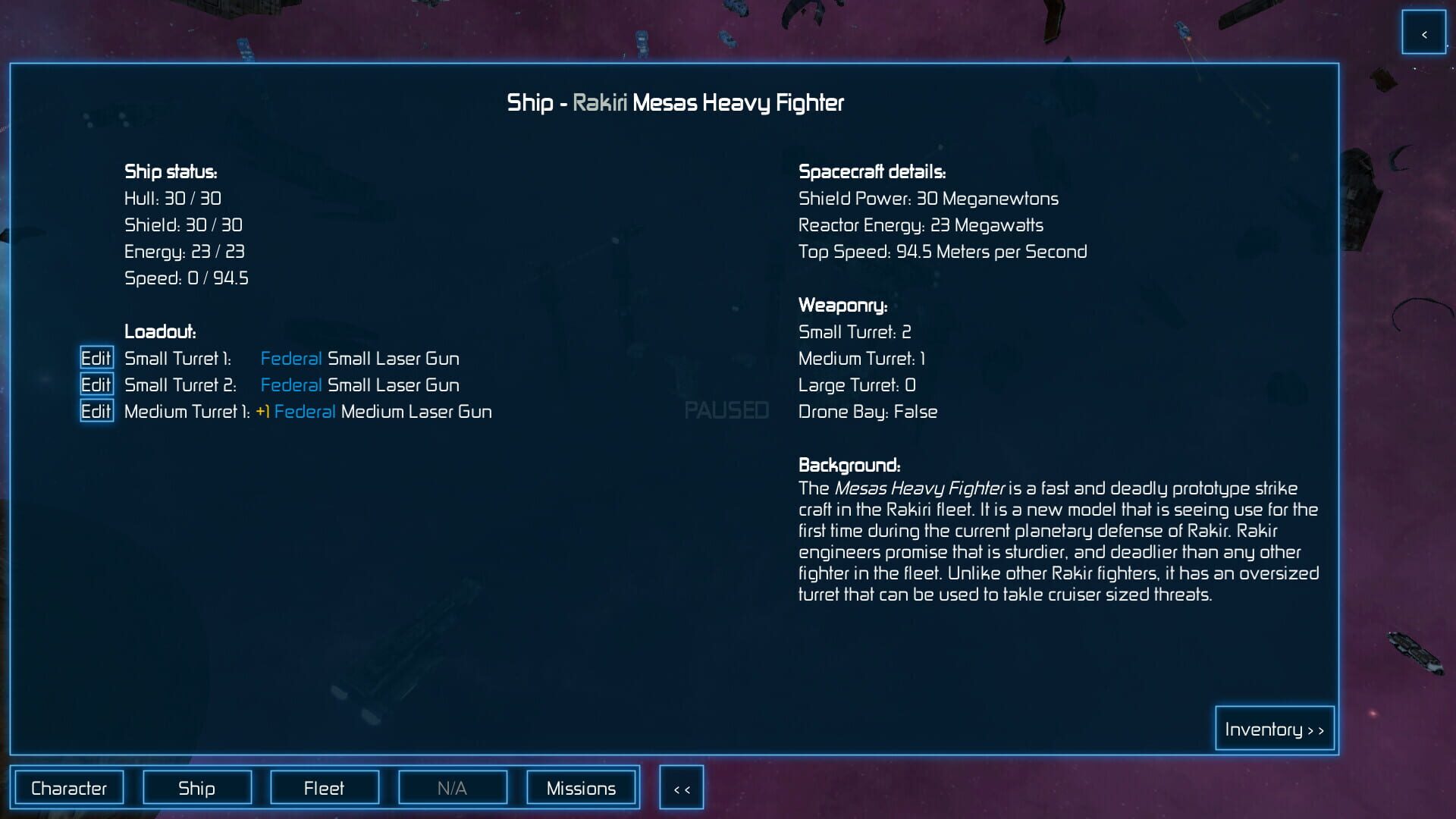
Task: Click the Drone Bay: False entry
Action: (868, 411)
